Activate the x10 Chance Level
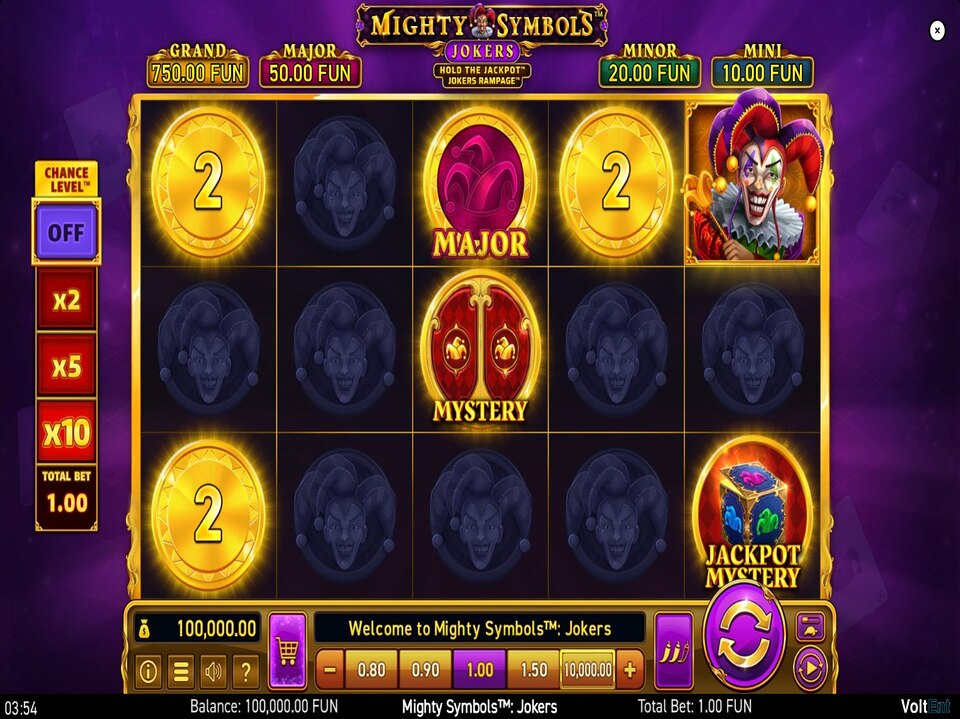The image size is (960, 719). tap(66, 432)
